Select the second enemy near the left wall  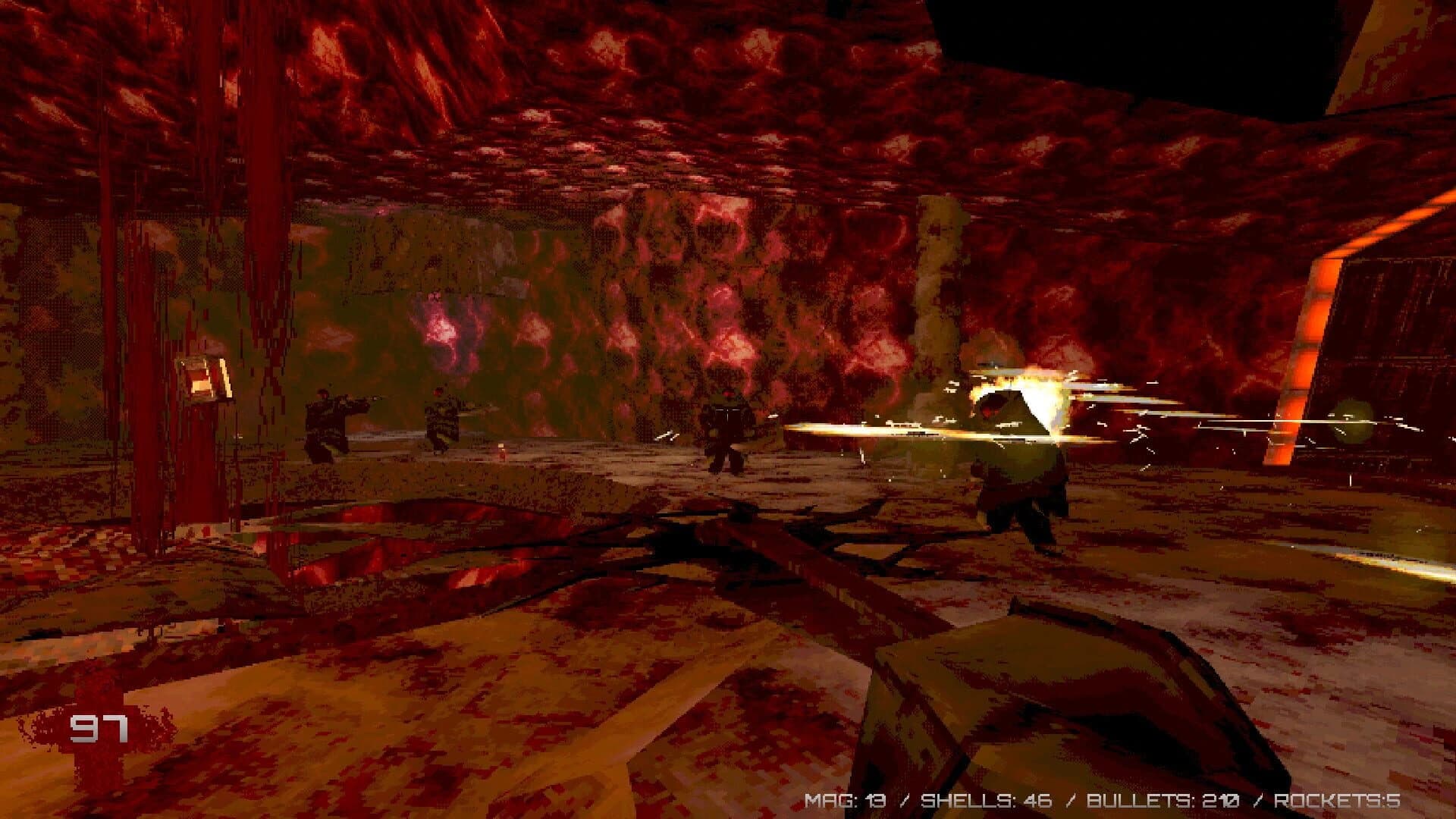pos(444,421)
